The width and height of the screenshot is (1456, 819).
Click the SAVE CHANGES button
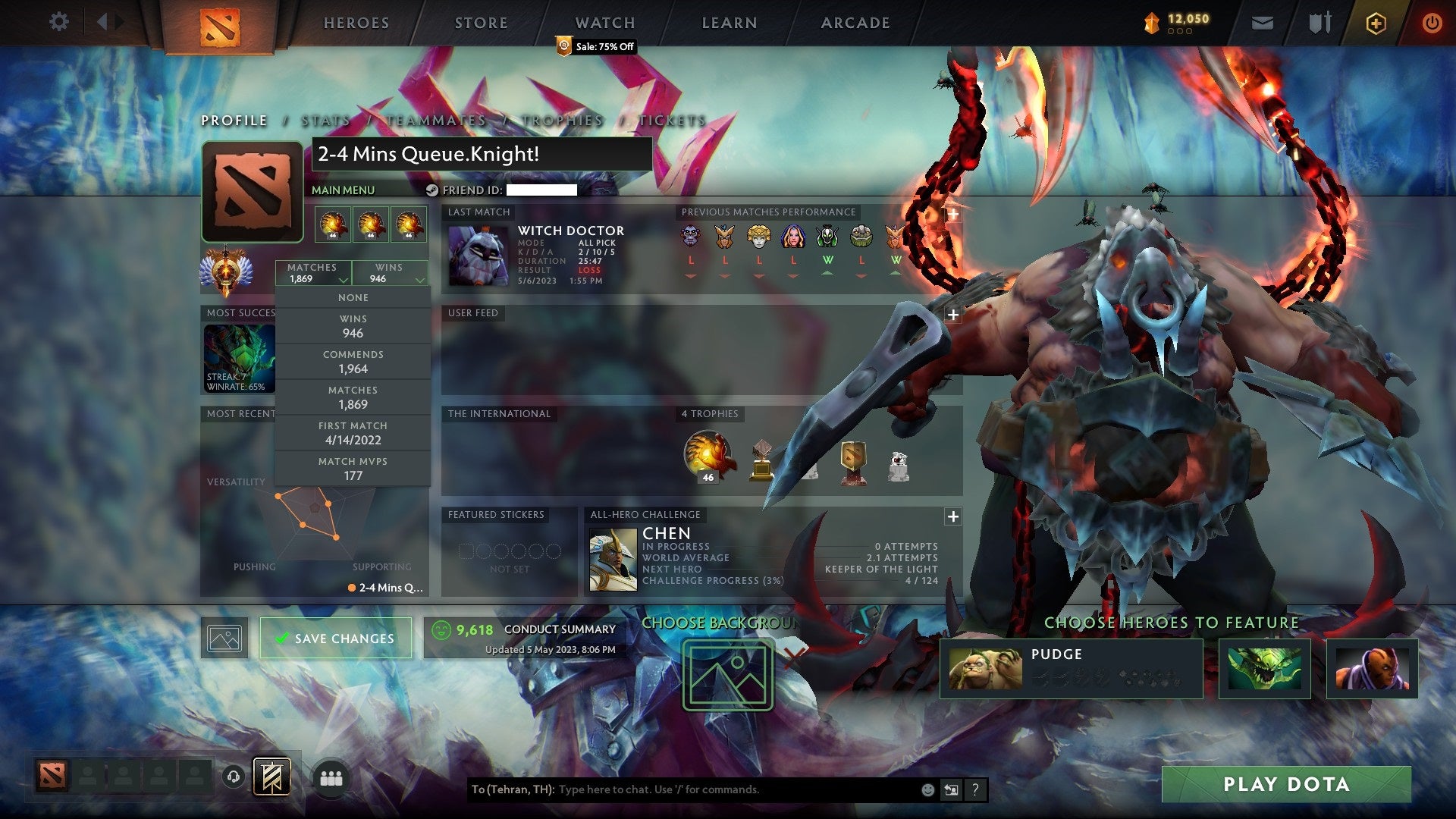tap(335, 638)
